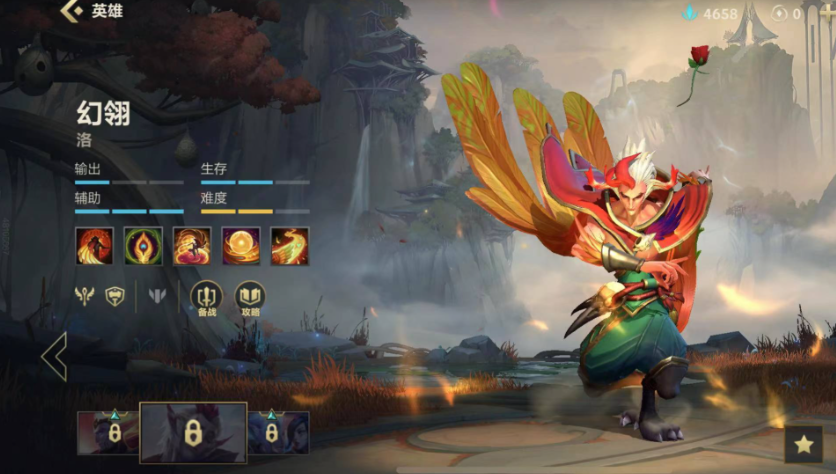Image resolution: width=836 pixels, height=474 pixels.
Task: Choose the locked skin thumbnail on the left
Action: click(108, 433)
